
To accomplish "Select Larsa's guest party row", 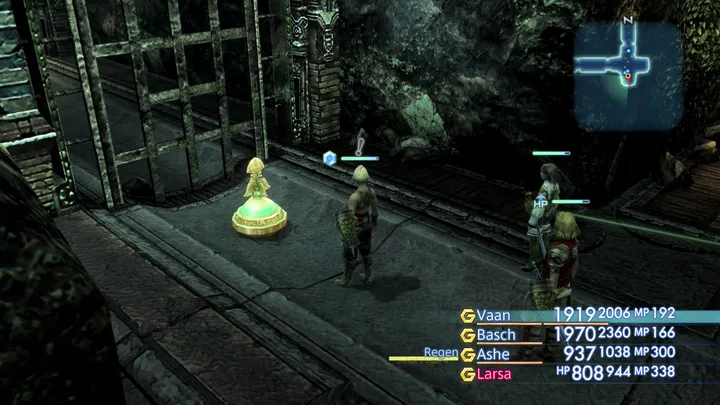I will (494, 374).
